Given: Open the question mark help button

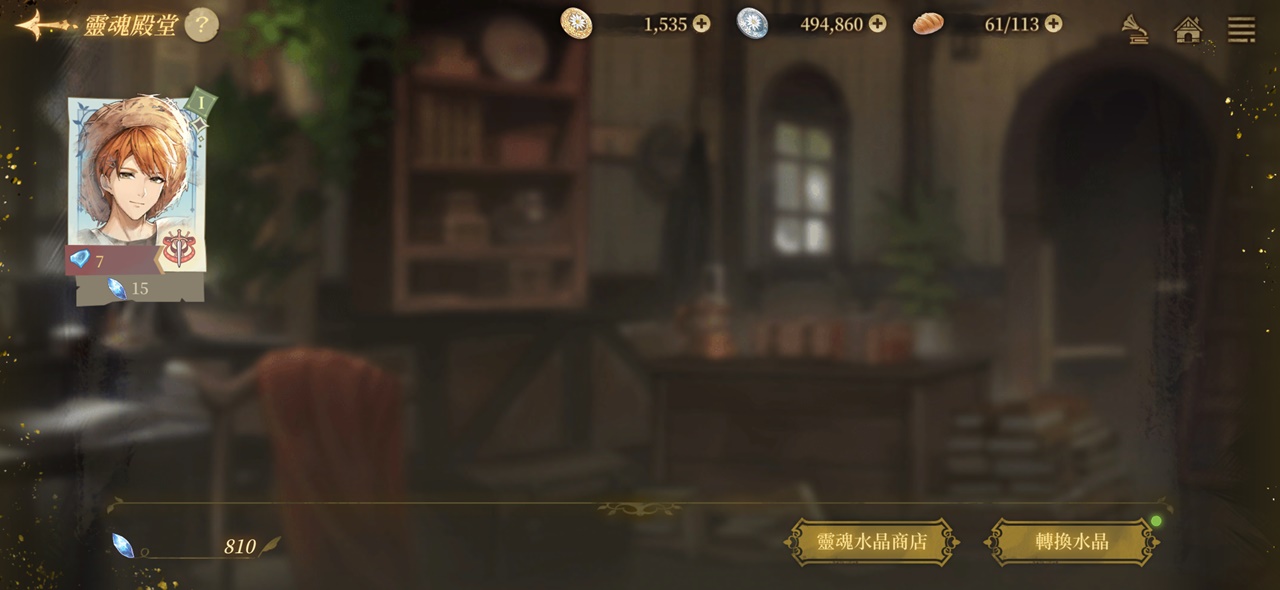Looking at the screenshot, I should click(x=201, y=25).
